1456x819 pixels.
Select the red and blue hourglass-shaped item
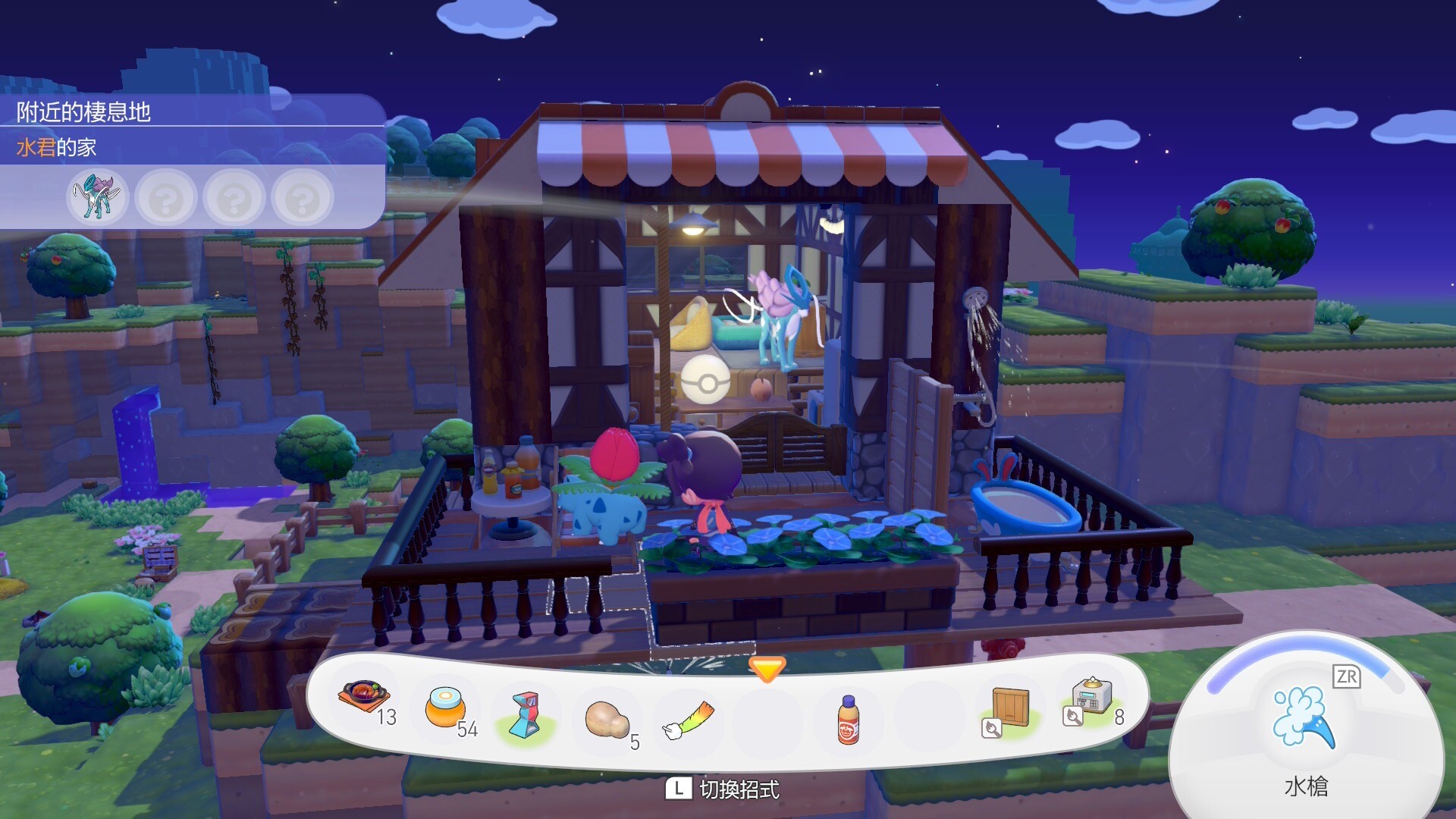tap(525, 715)
